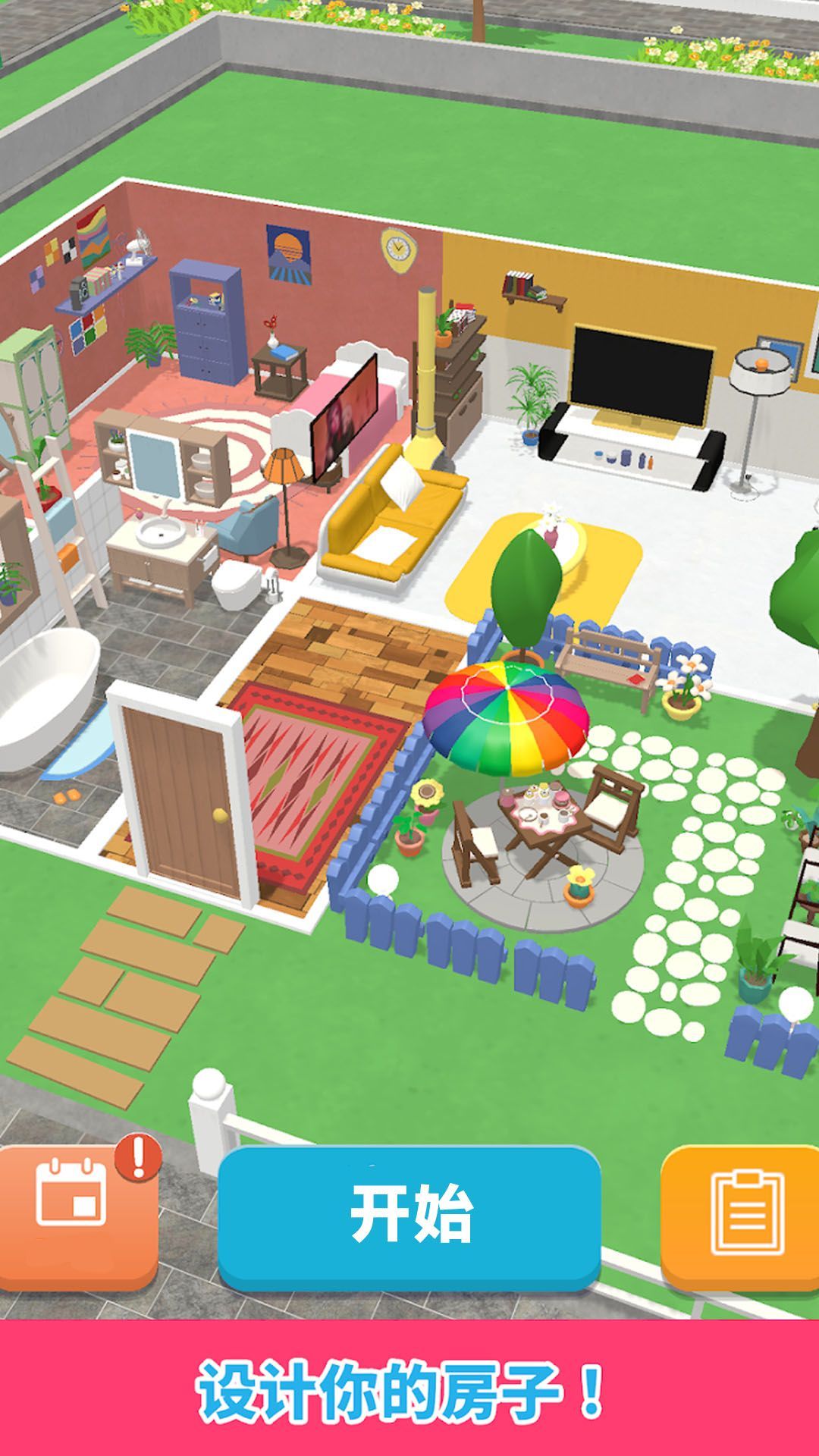This screenshot has width=819, height=1456.
Task: Open the orange clipboard task list
Action: click(x=743, y=1216)
